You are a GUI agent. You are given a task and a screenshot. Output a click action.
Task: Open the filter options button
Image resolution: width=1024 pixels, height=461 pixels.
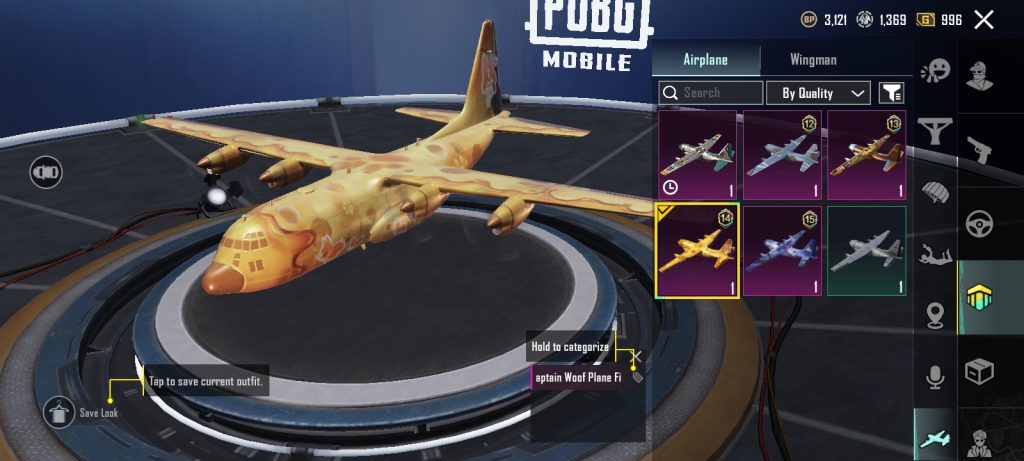click(891, 93)
